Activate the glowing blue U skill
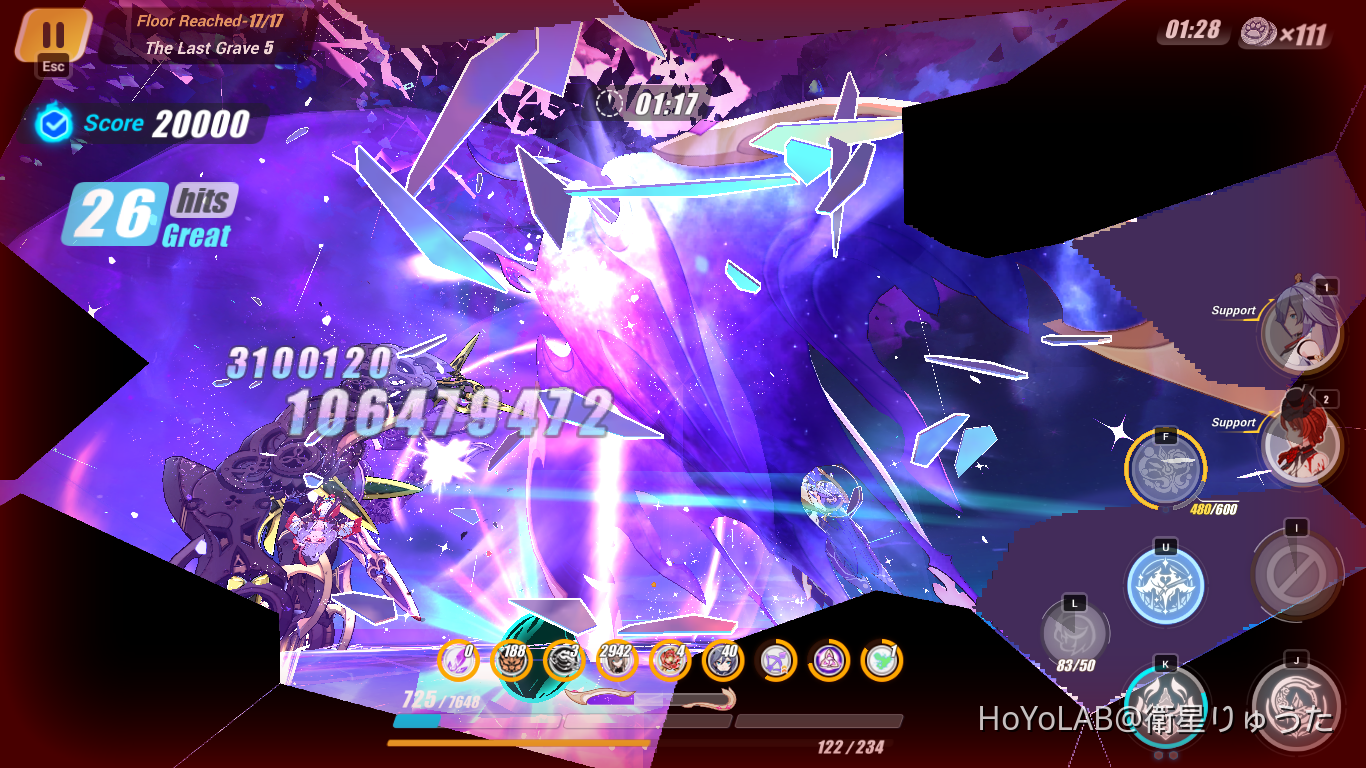Image resolution: width=1366 pixels, height=768 pixels. [x=1166, y=585]
